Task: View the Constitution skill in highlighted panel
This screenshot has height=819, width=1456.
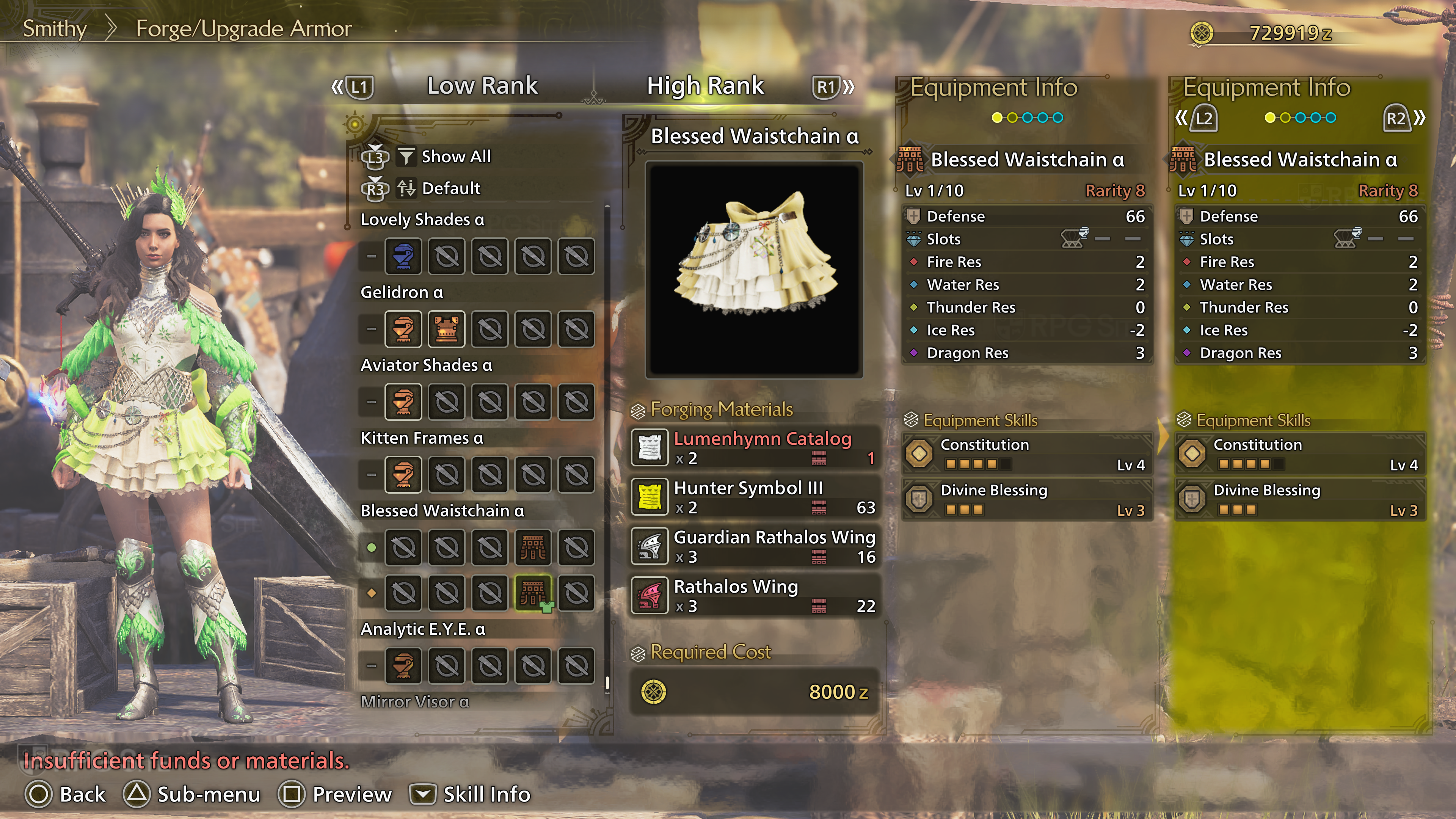Action: click(x=1300, y=454)
